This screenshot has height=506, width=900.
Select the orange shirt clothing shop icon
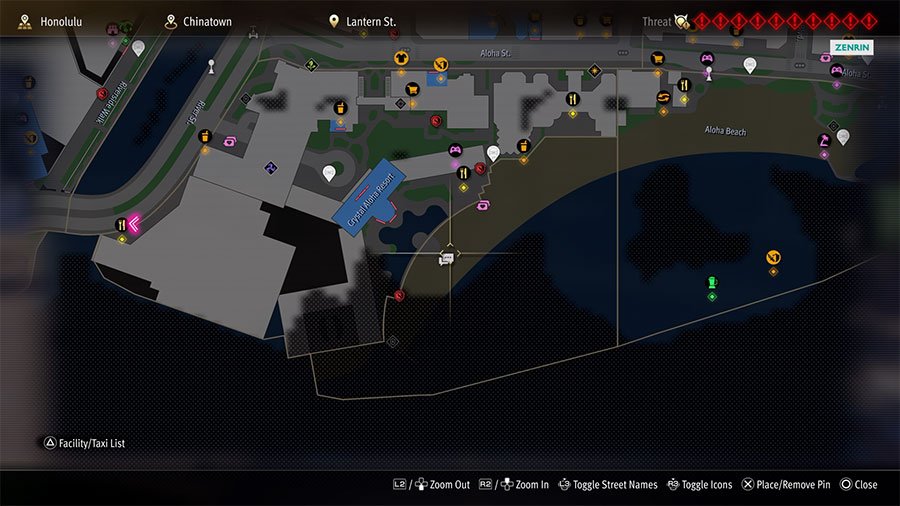pyautogui.click(x=401, y=58)
